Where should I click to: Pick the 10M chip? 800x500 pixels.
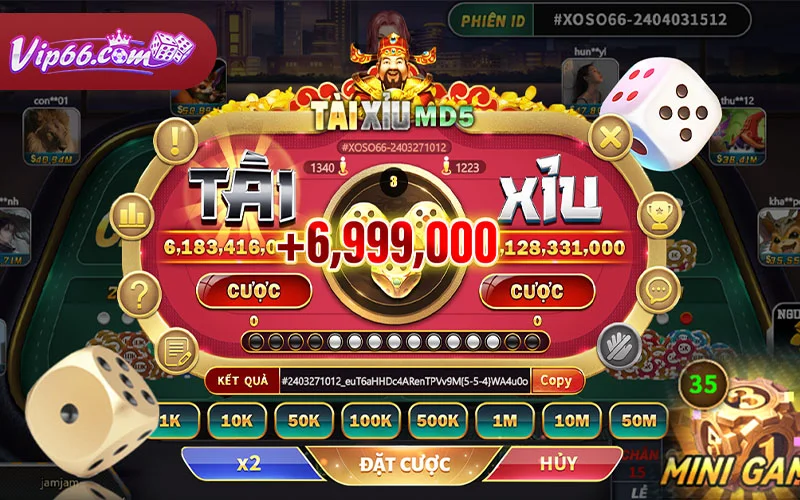[x=570, y=420]
